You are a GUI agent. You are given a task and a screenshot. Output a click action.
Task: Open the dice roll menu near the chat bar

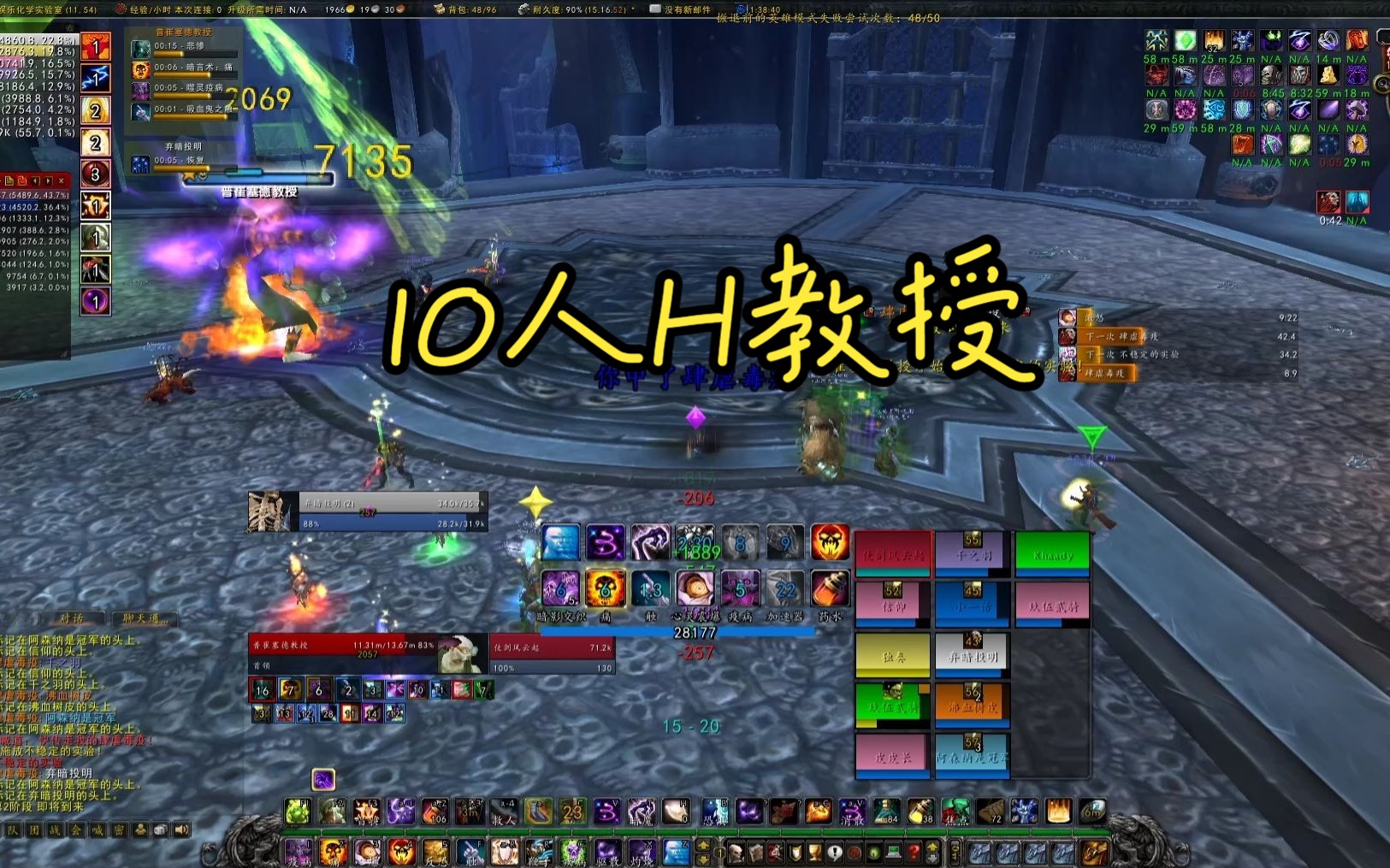pyautogui.click(x=159, y=830)
